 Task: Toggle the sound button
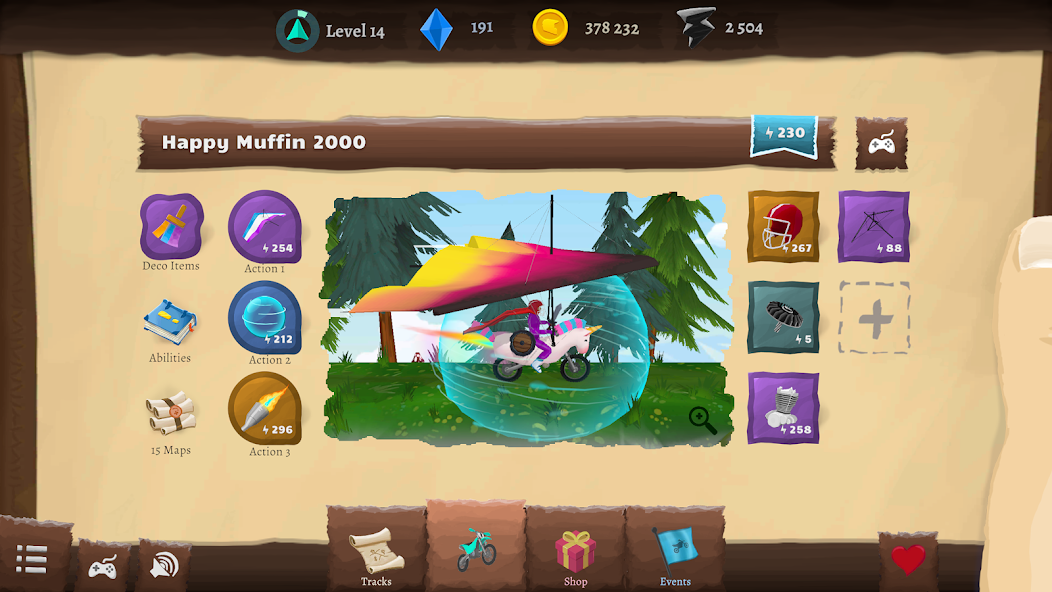(x=164, y=566)
